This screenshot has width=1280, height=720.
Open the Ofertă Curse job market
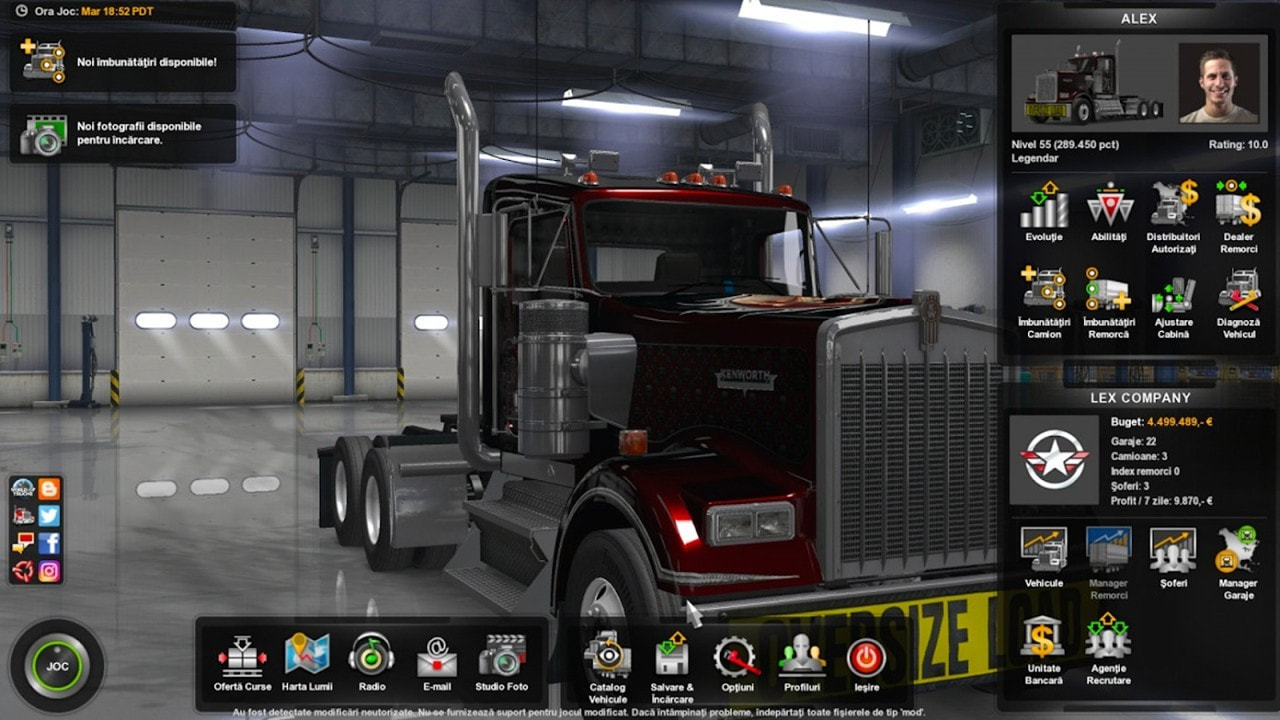(x=242, y=658)
